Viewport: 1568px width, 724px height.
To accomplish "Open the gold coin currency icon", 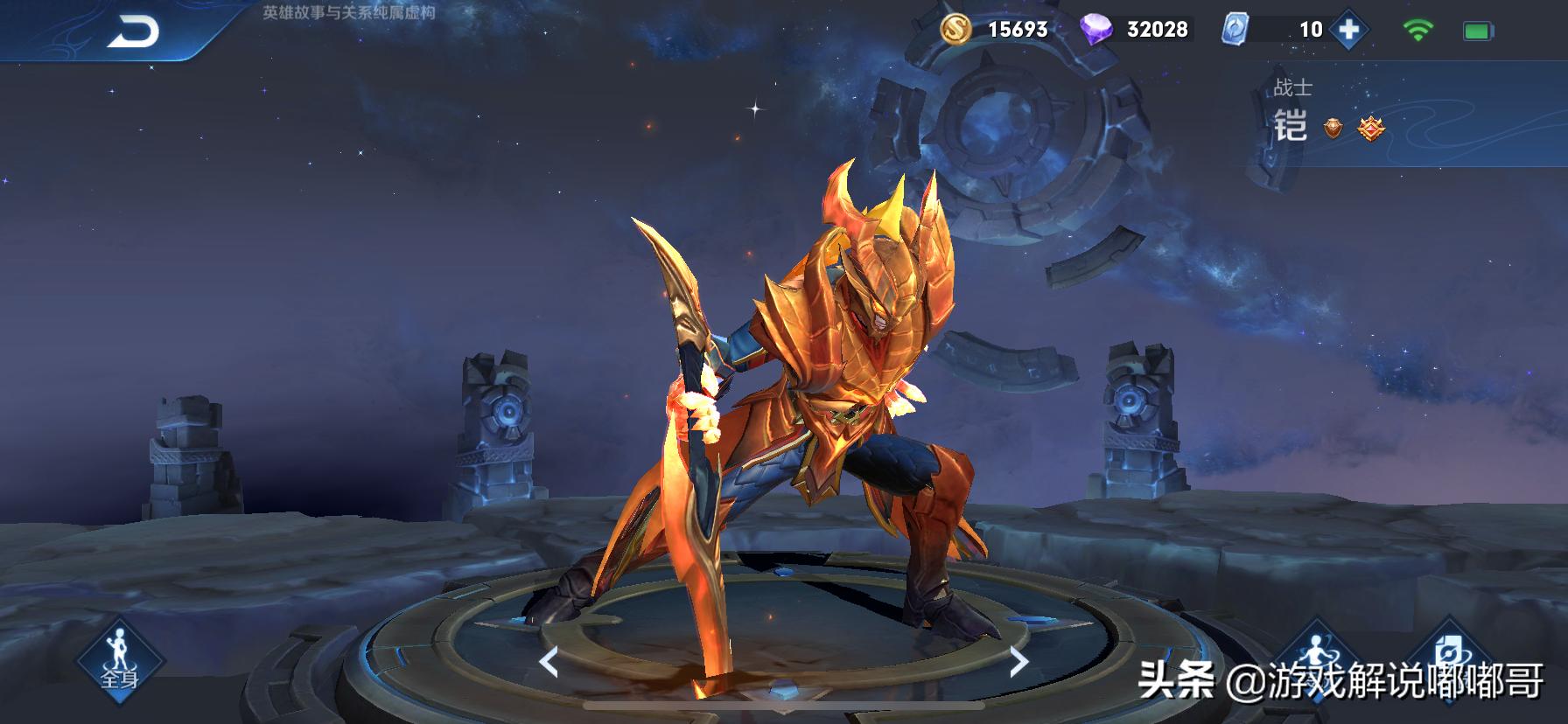I will tap(956, 30).
